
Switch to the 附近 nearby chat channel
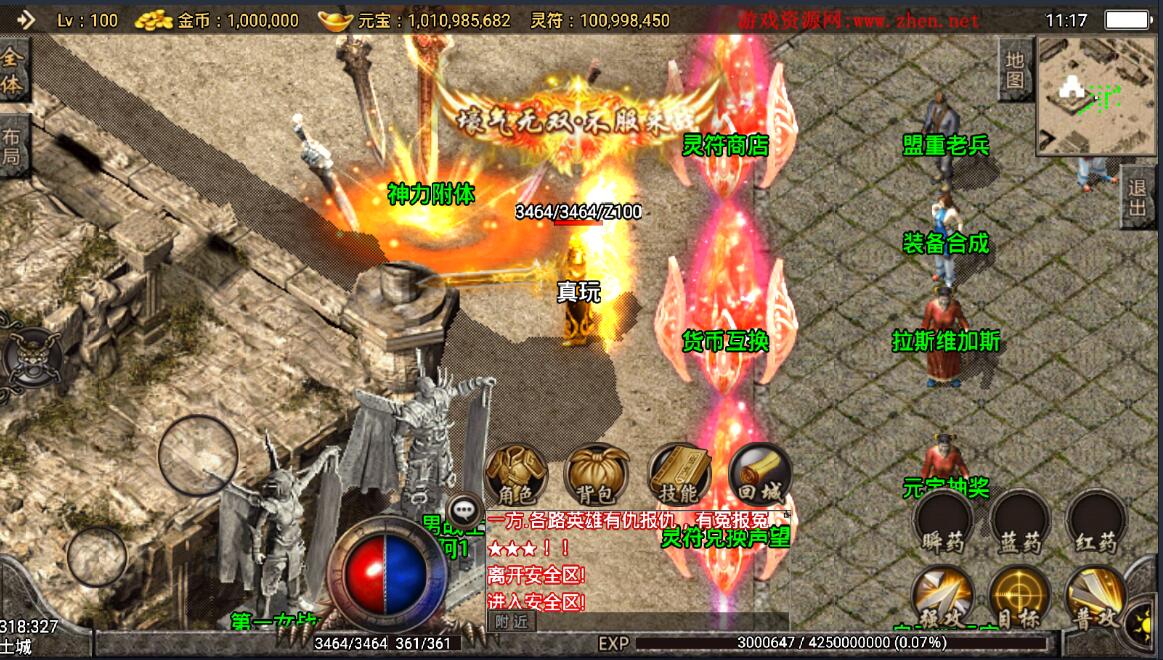click(x=511, y=621)
